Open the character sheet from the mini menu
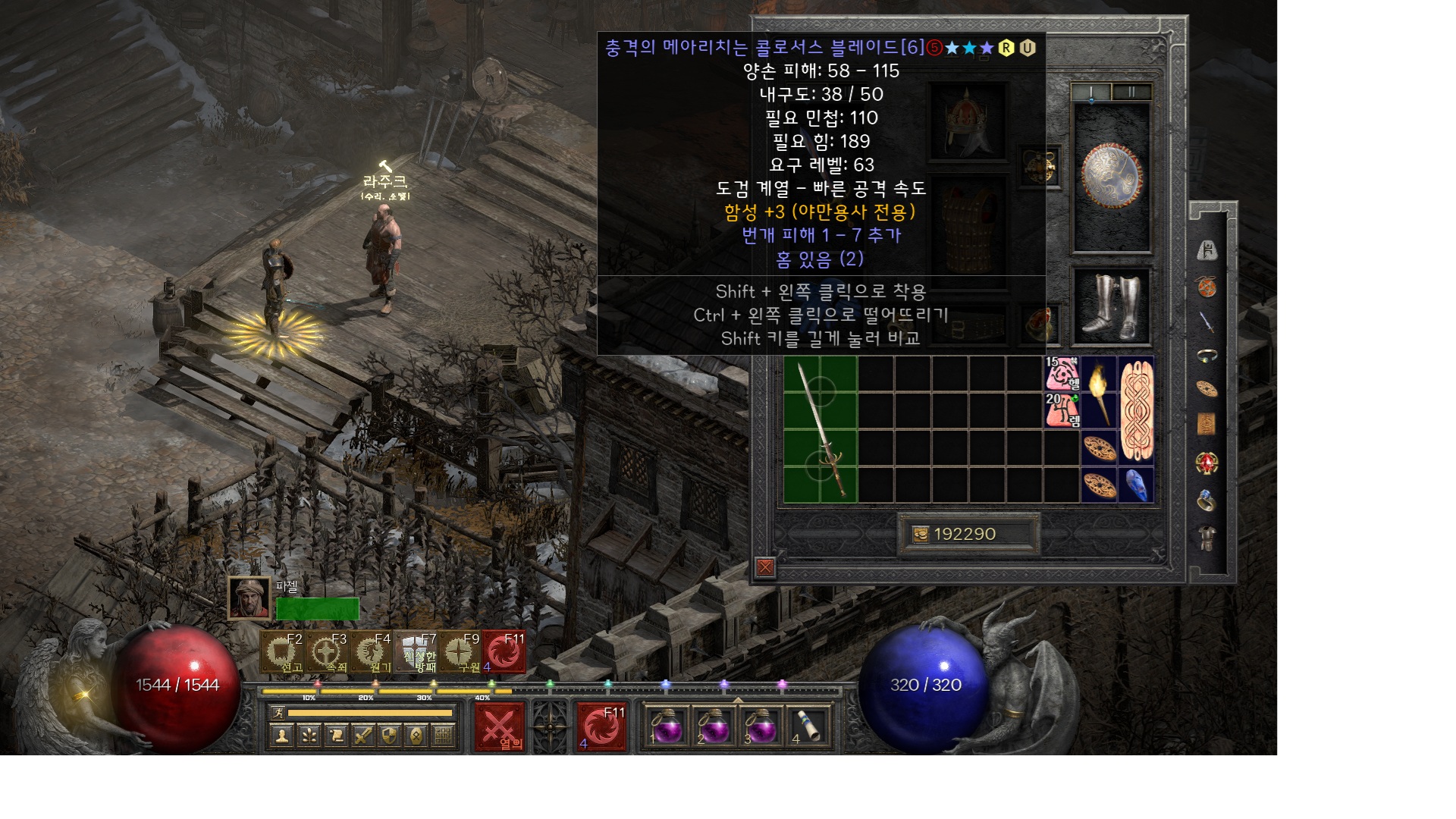1456x819 pixels. (x=282, y=735)
